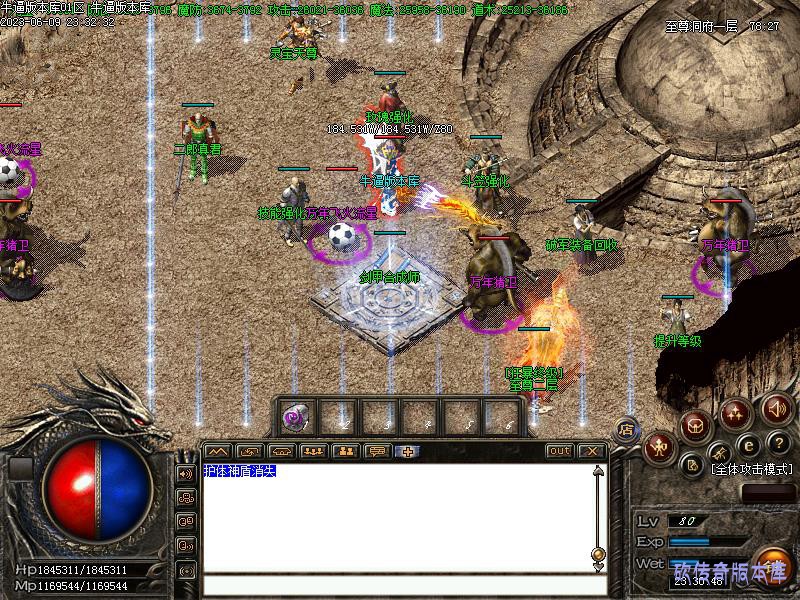Click the round 'e' button

click(x=748, y=446)
